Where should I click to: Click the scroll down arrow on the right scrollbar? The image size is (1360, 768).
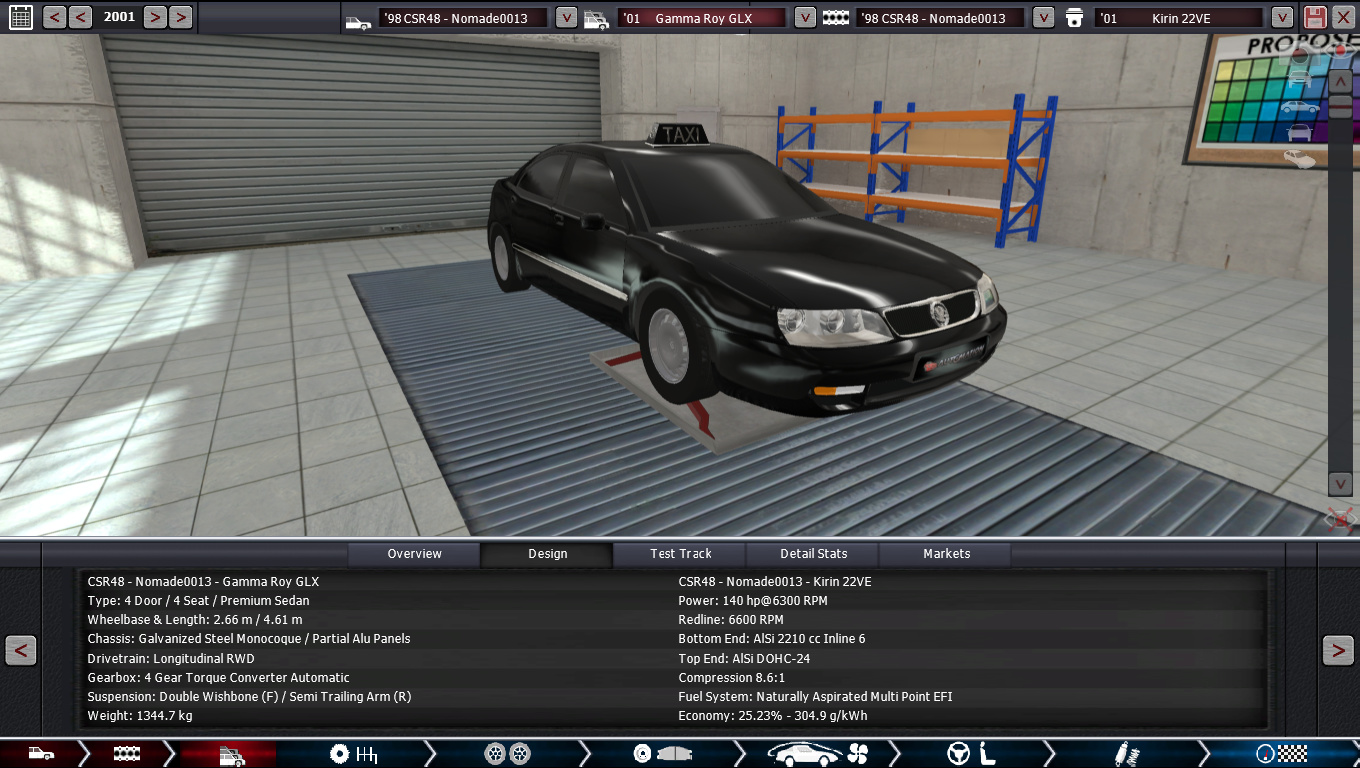[1340, 484]
